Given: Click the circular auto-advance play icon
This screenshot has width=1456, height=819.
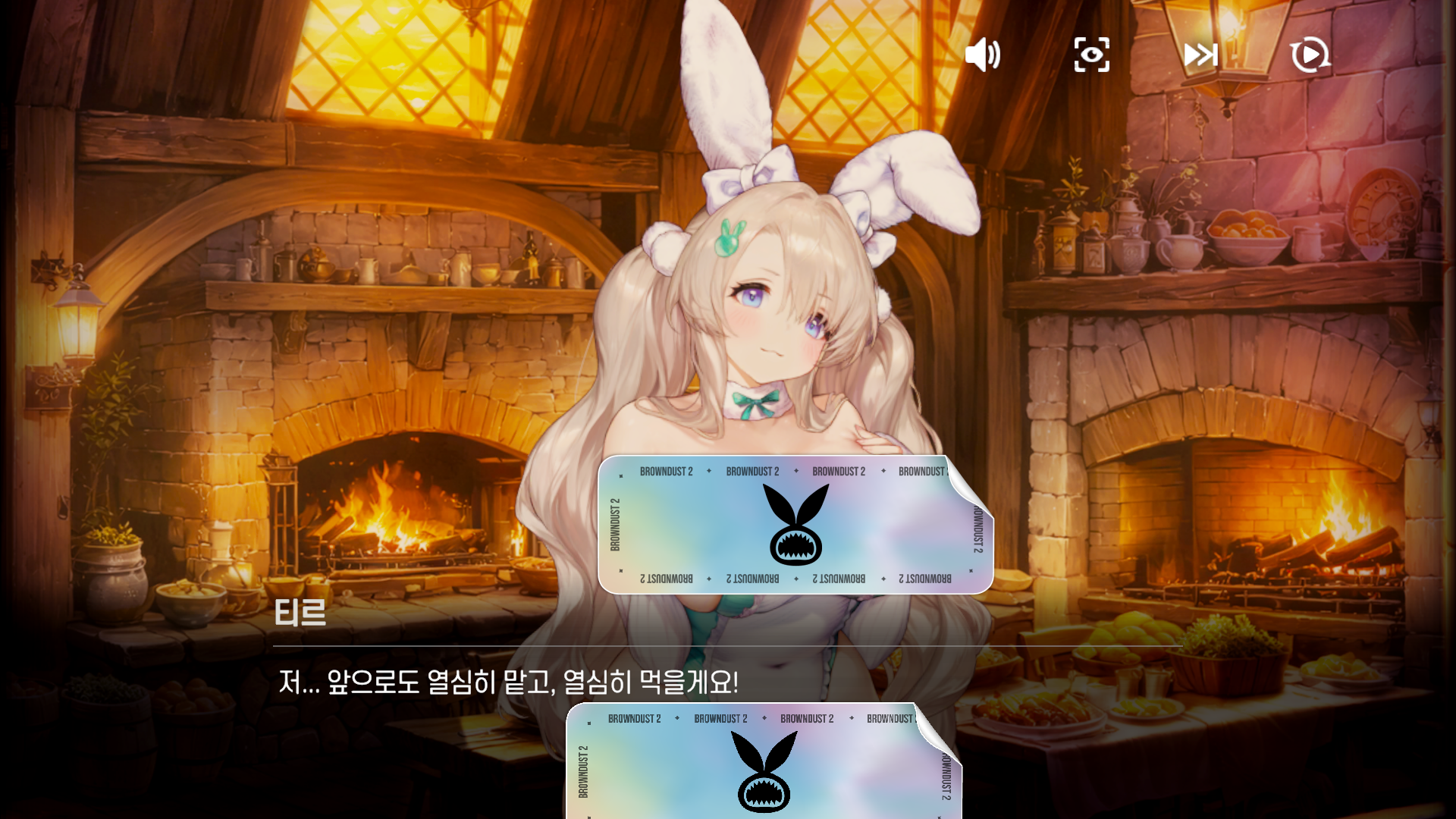Looking at the screenshot, I should click(1309, 55).
